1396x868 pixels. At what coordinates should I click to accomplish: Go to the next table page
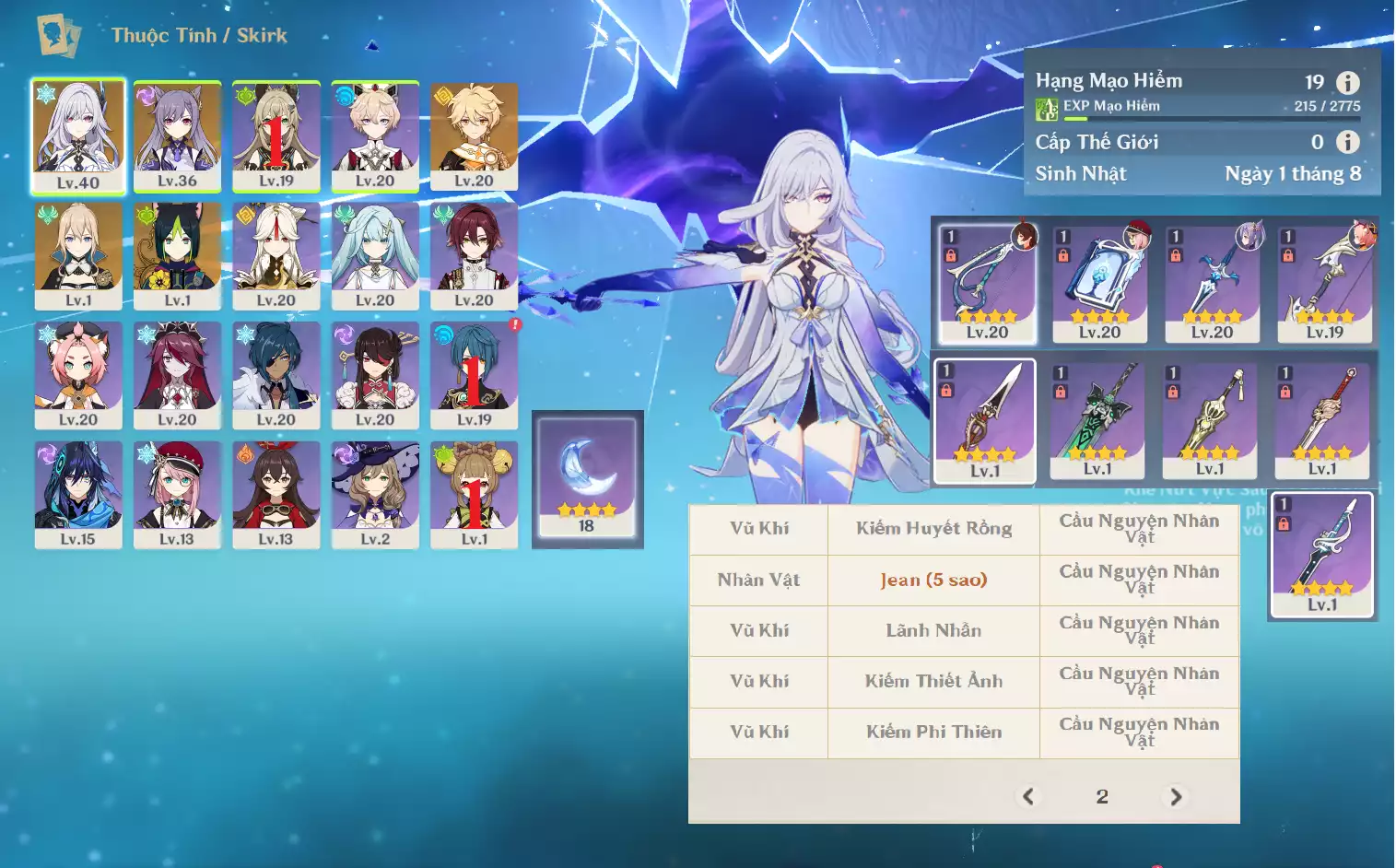click(1176, 796)
